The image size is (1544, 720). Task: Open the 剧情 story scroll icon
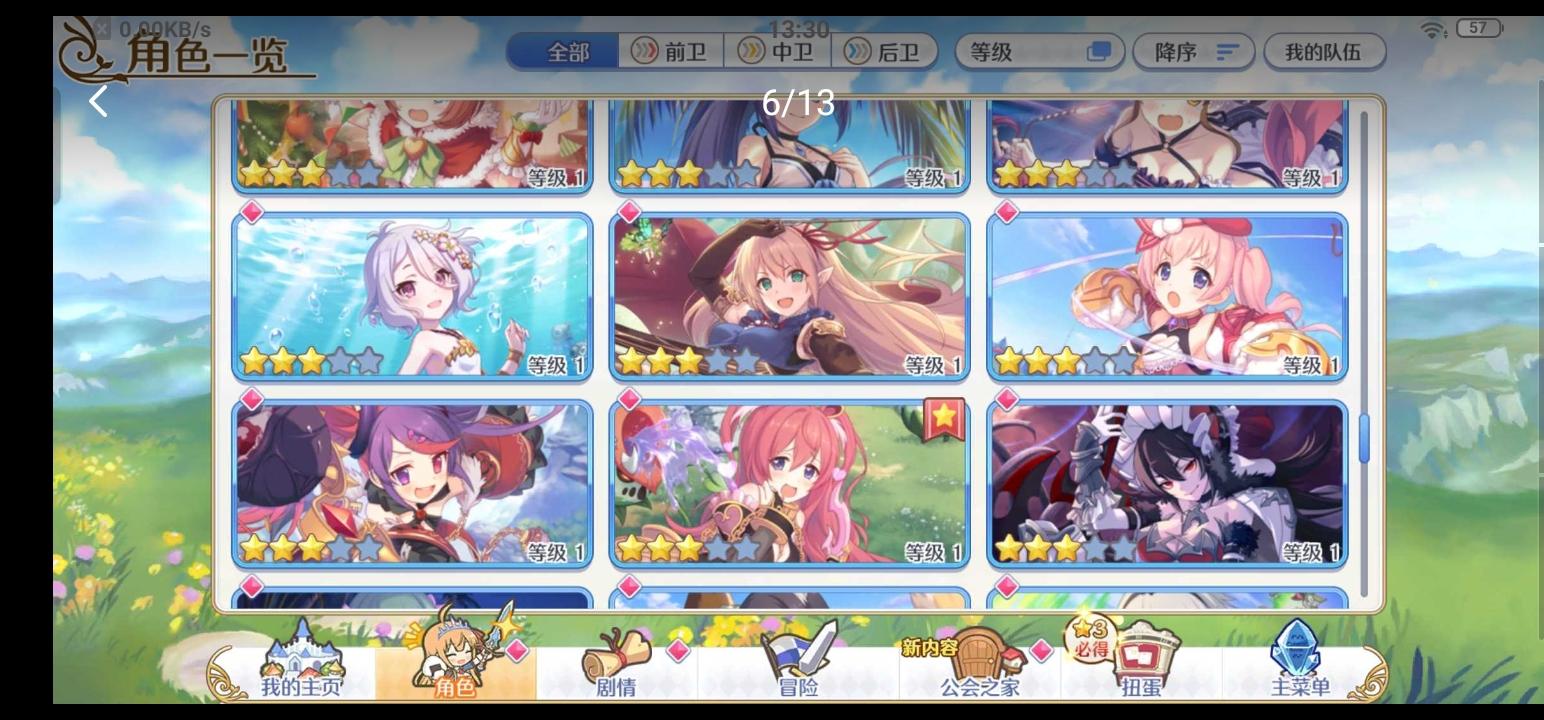coord(617,660)
